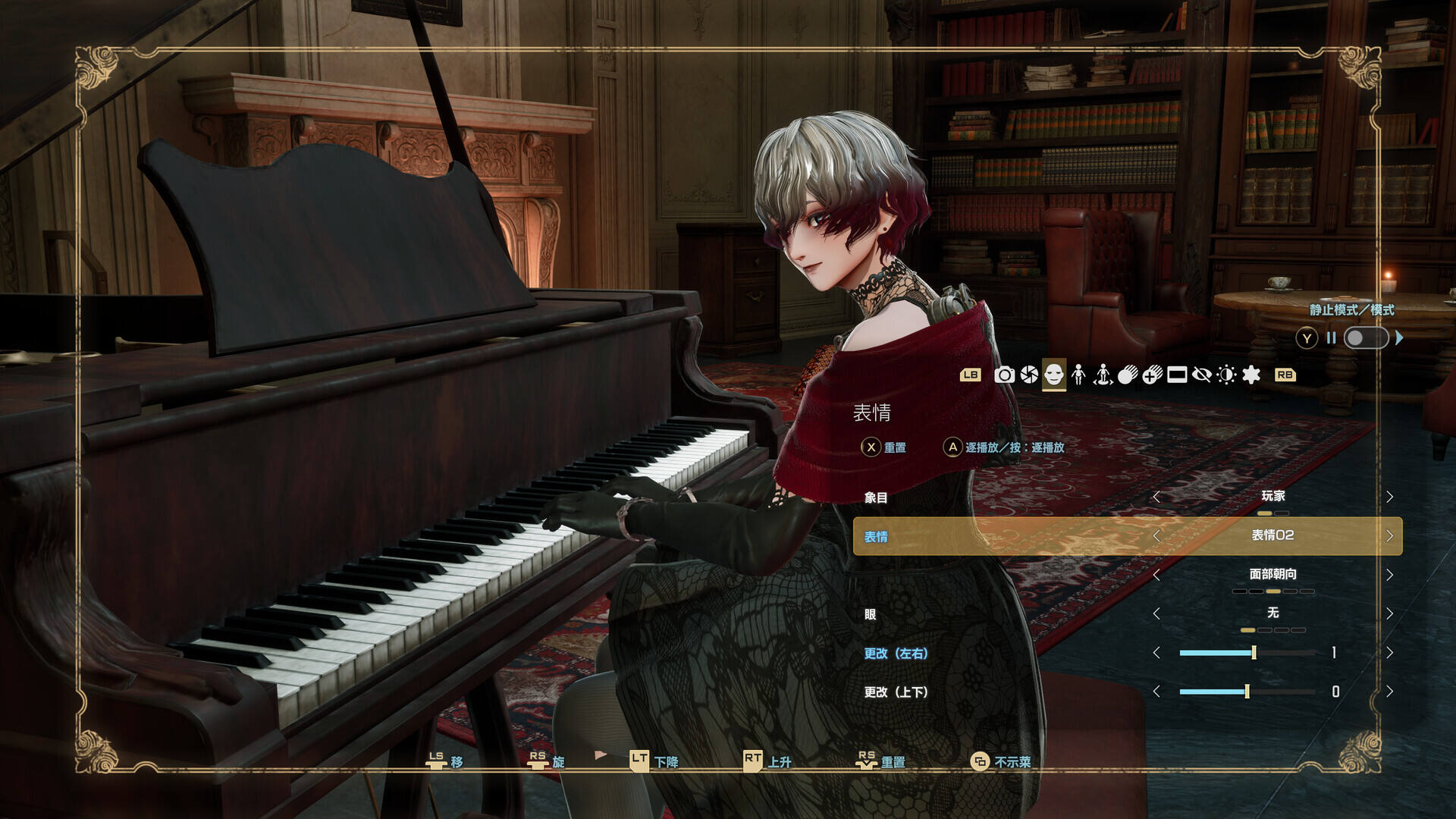
Task: Click the right chevron to change 表情02
Action: click(x=1392, y=535)
